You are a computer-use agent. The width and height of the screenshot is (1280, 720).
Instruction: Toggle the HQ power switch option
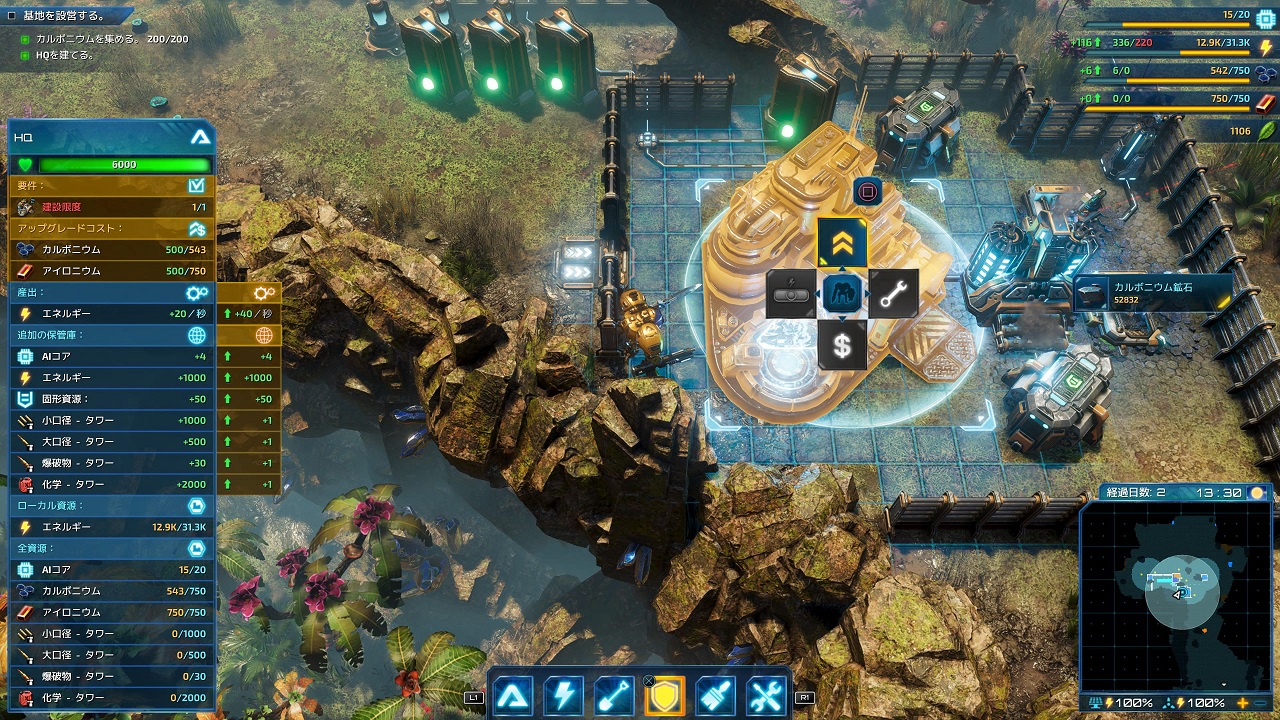(x=791, y=294)
